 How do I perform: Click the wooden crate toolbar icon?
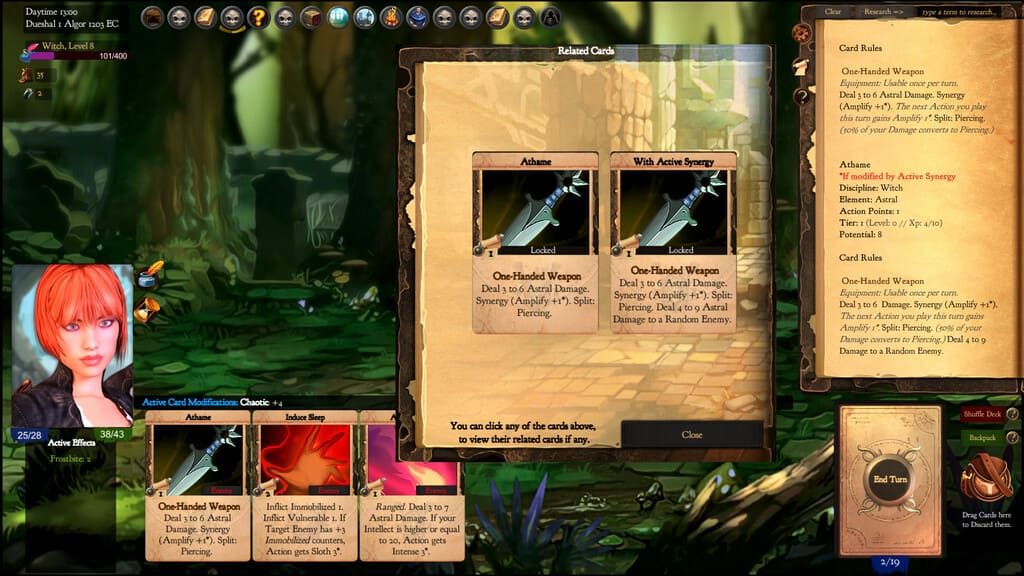point(311,17)
